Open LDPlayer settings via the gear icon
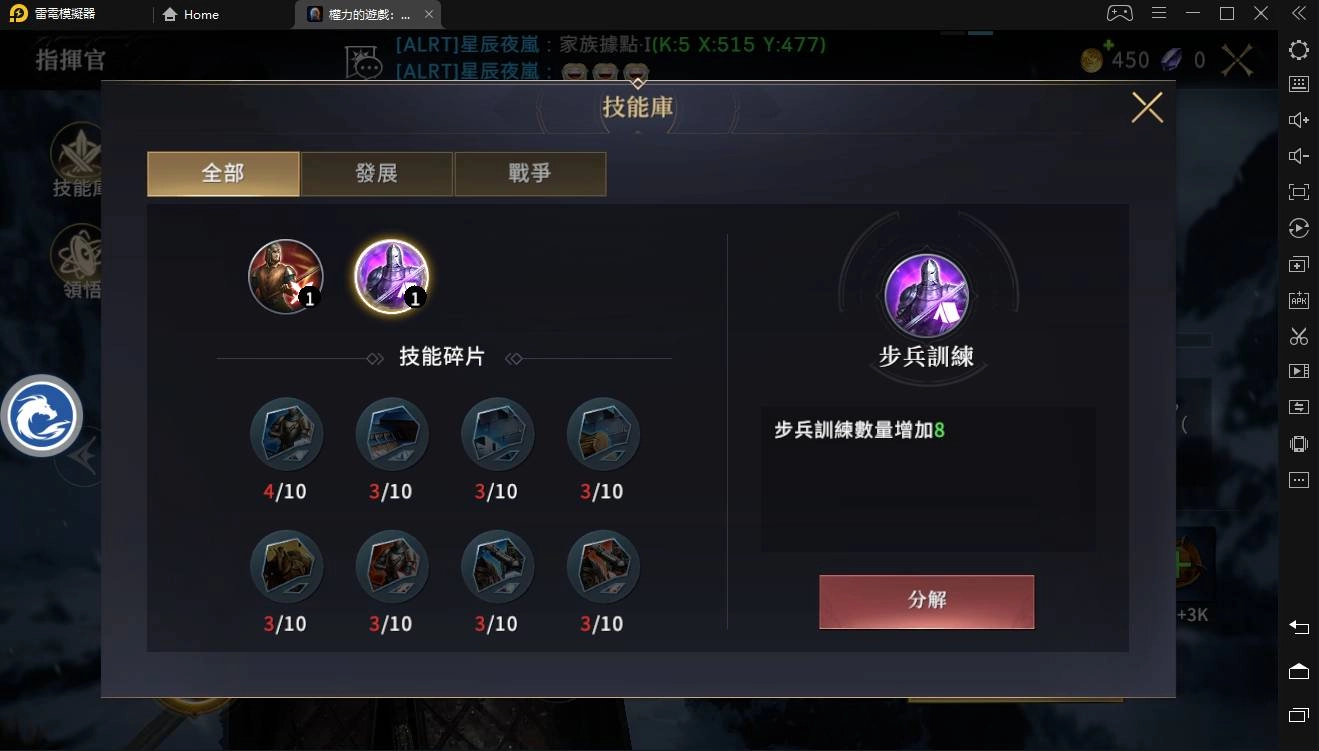Image resolution: width=1319 pixels, height=751 pixels. 1298,49
